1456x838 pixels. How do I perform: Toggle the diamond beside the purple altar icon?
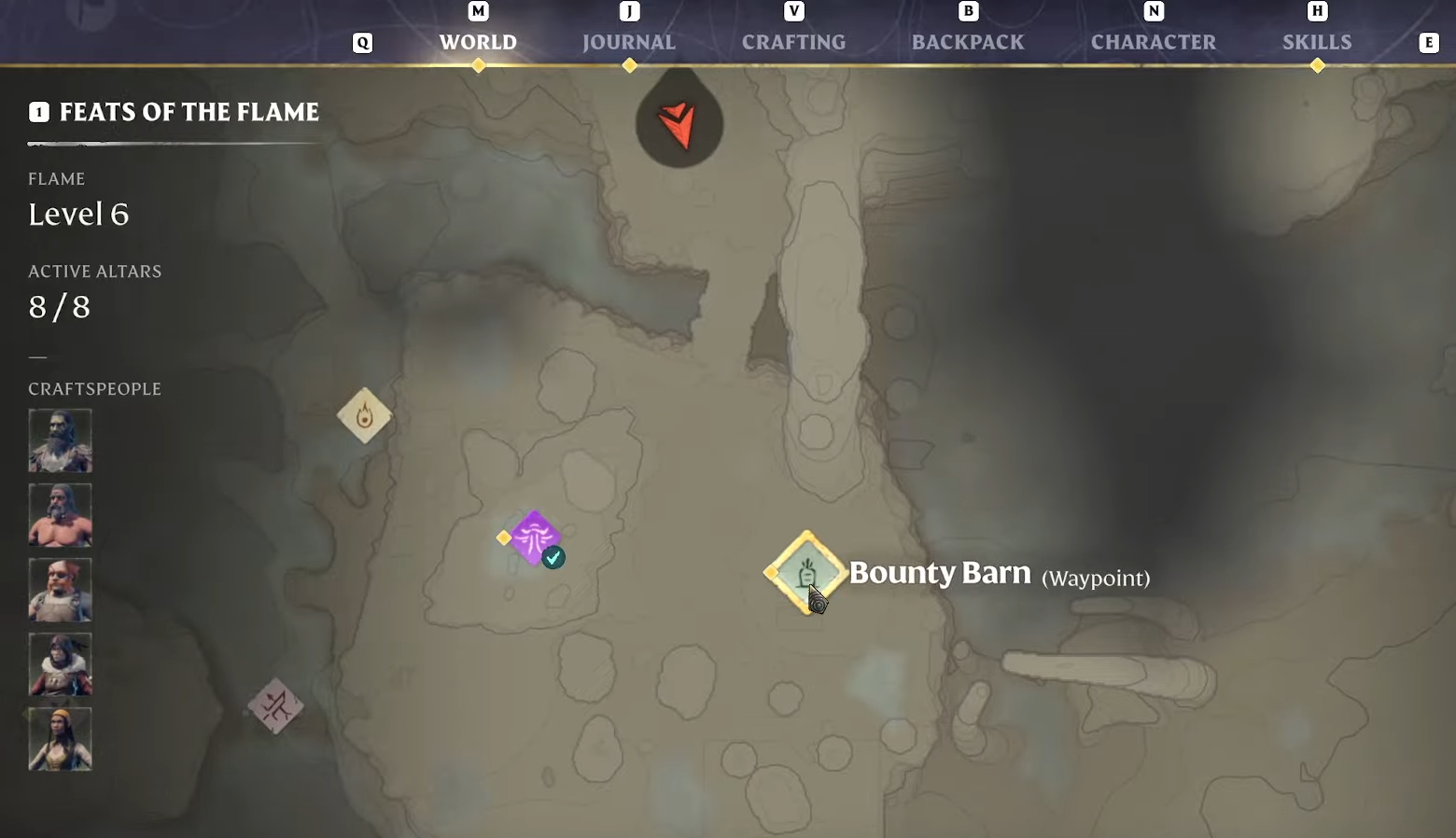(x=503, y=538)
